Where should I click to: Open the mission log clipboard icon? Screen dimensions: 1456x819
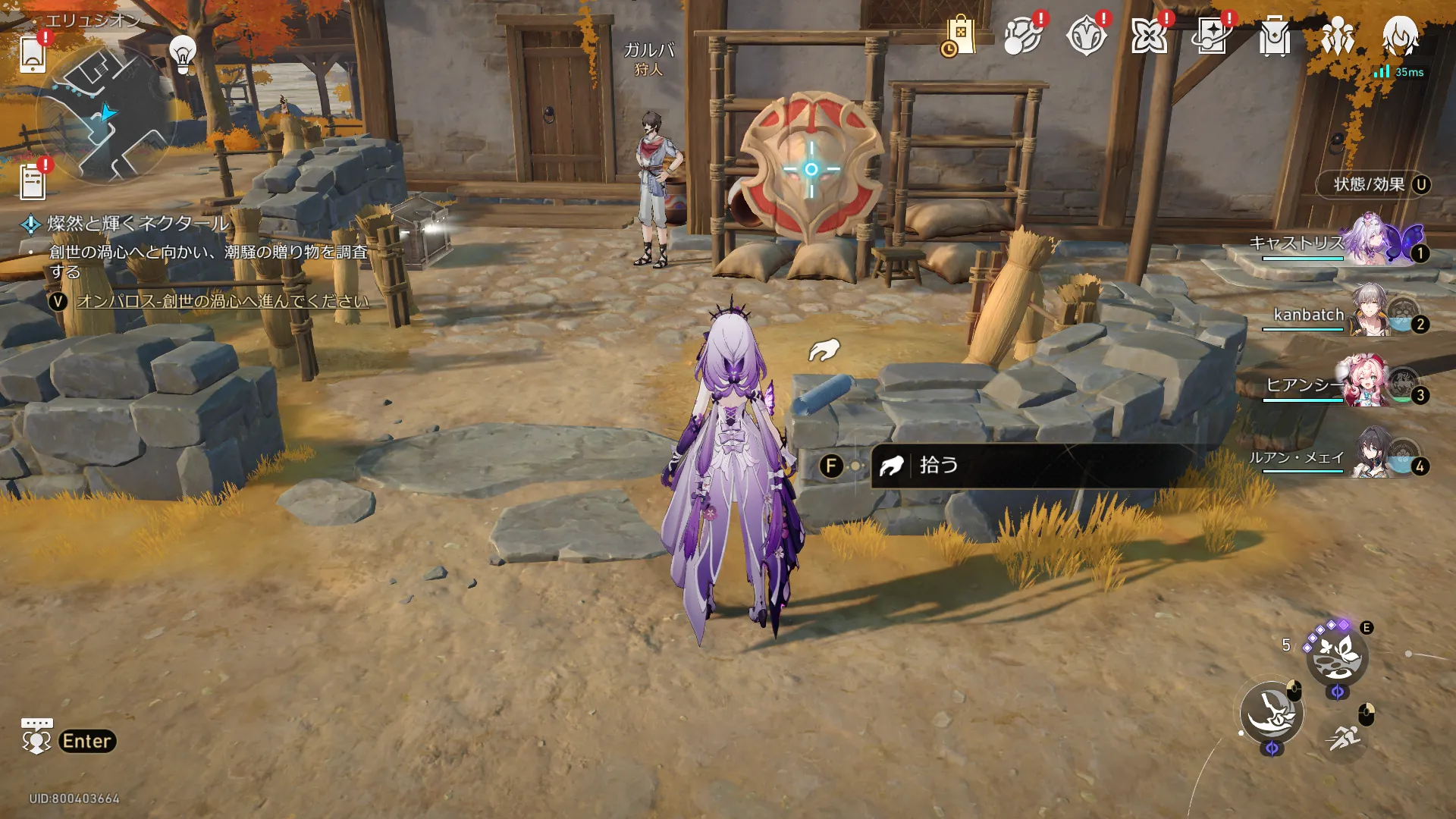click(33, 182)
